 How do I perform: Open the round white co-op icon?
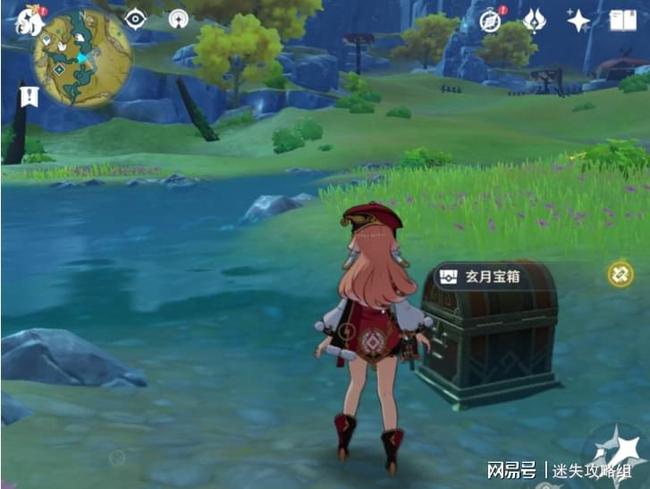pos(178,19)
